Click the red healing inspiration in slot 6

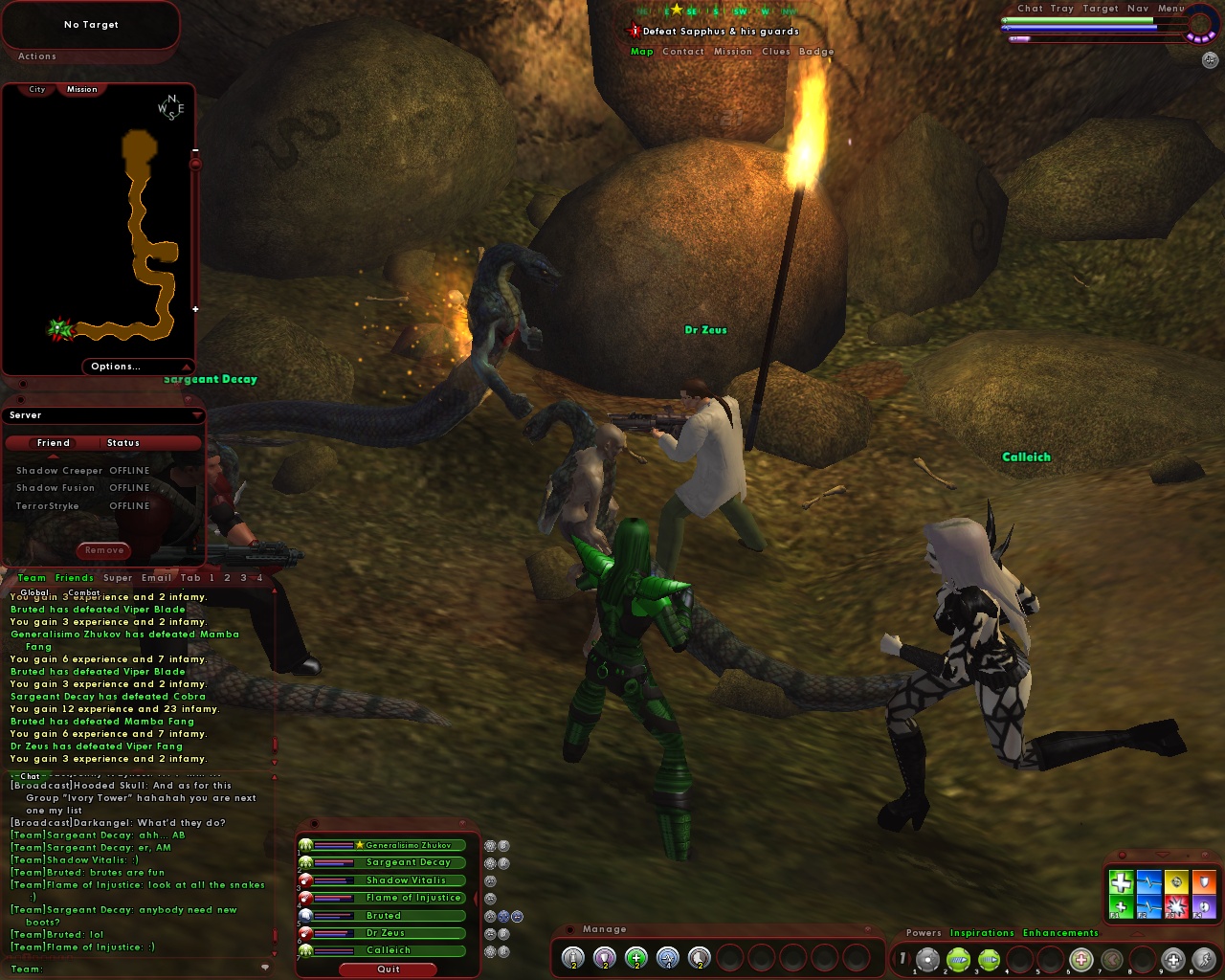[x=1080, y=959]
